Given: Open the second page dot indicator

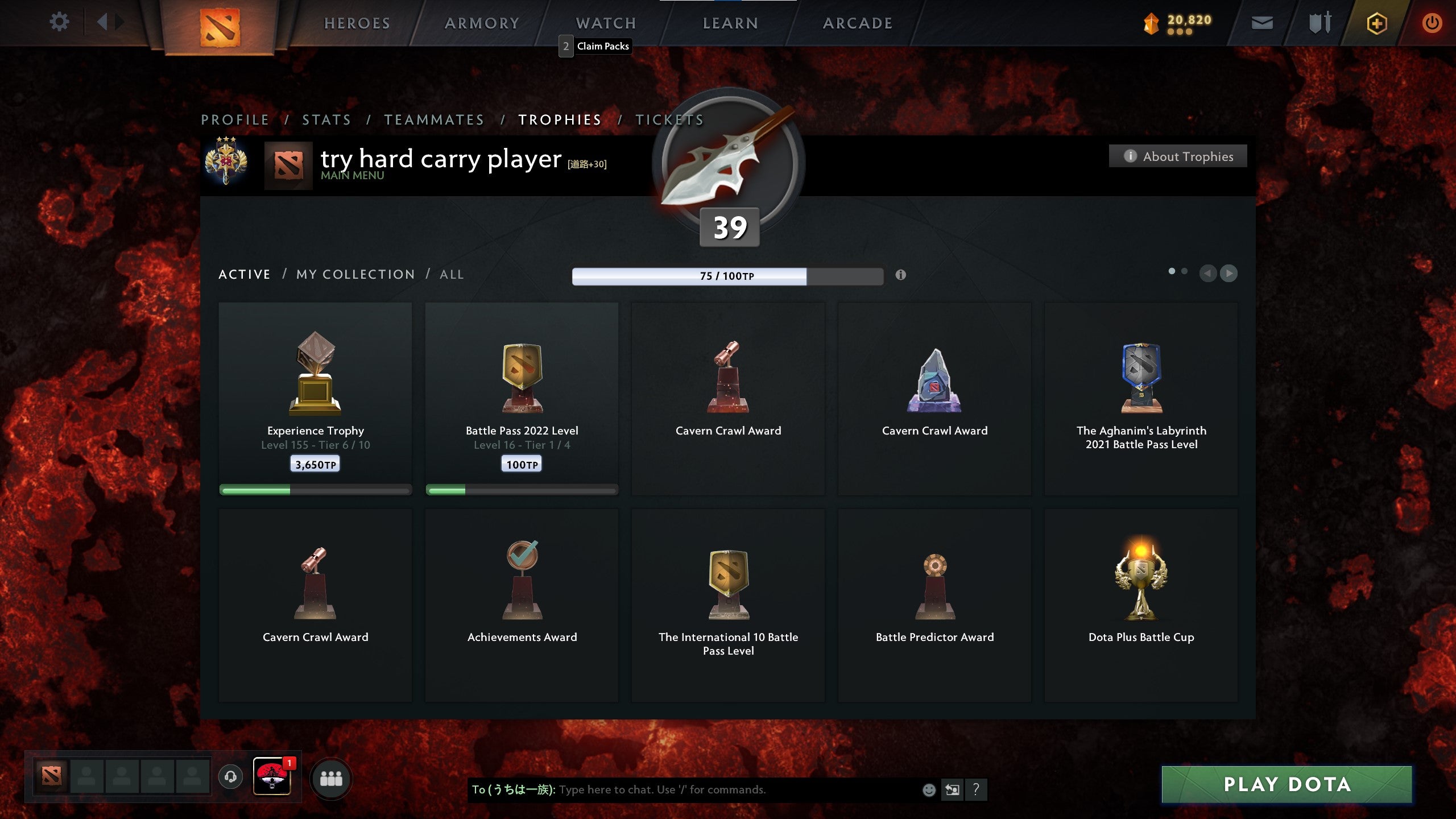Looking at the screenshot, I should coord(1185,272).
